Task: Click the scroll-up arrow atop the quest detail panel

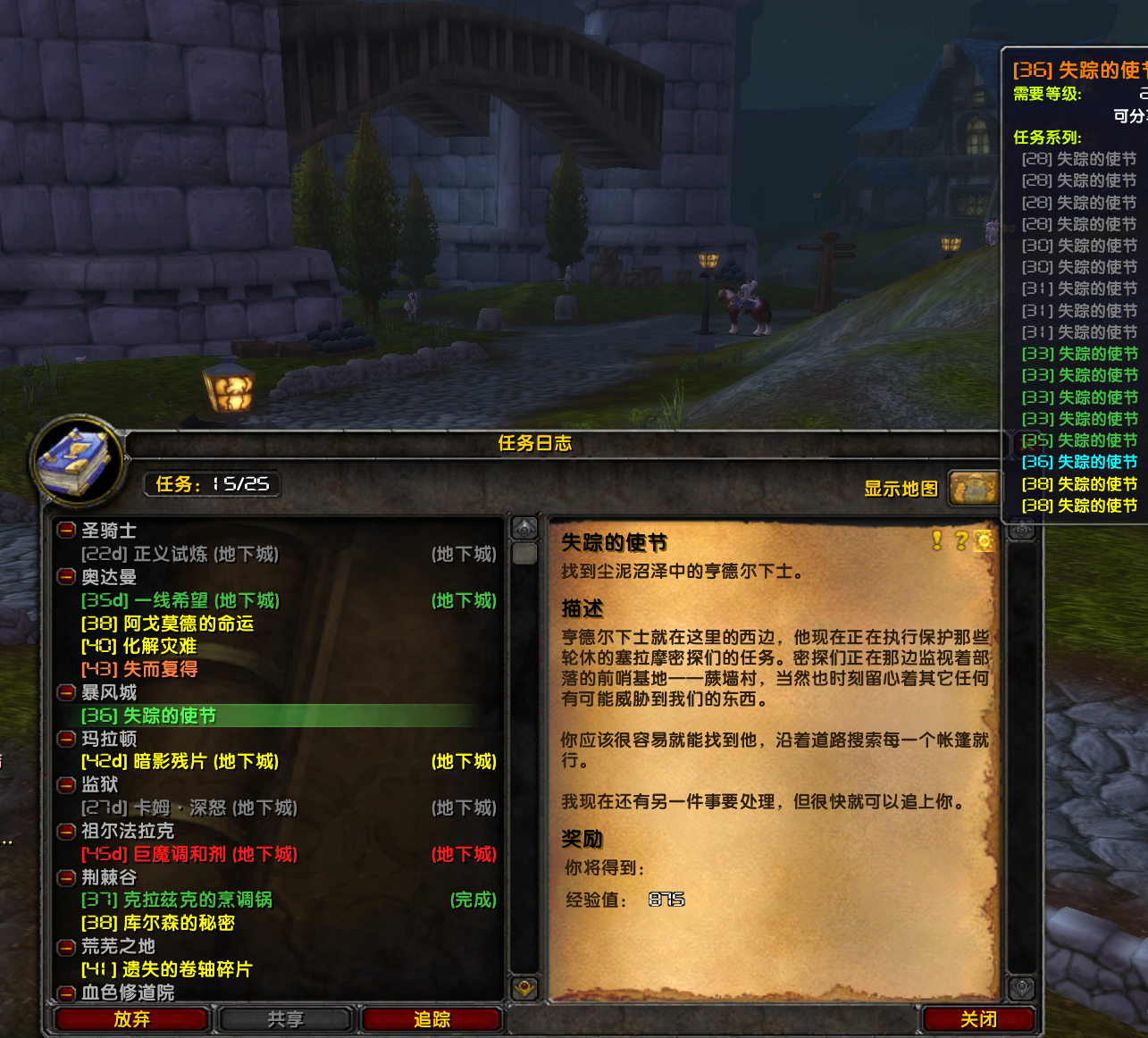Action: (1021, 527)
